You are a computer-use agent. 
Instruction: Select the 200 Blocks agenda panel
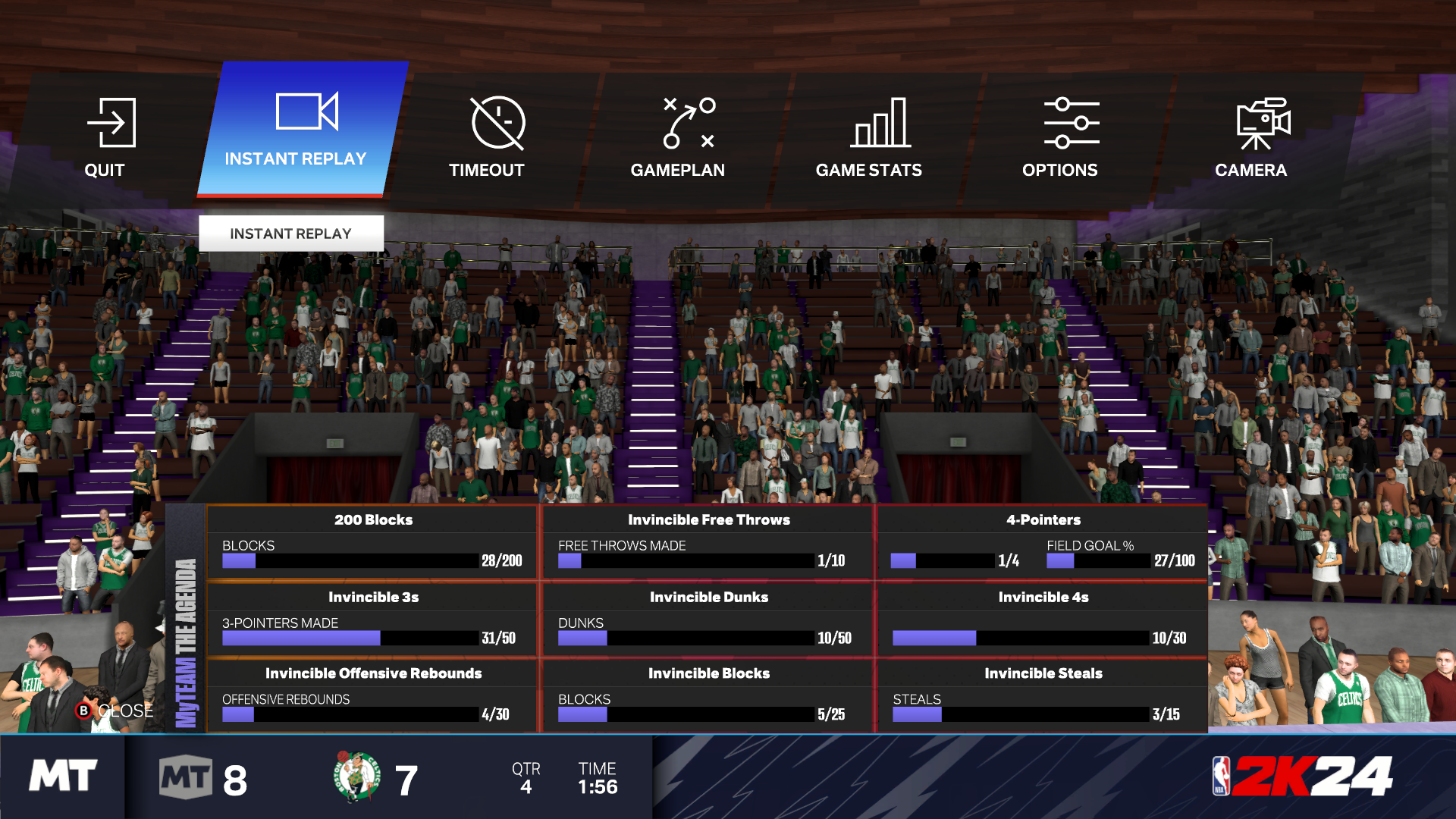pyautogui.click(x=372, y=543)
